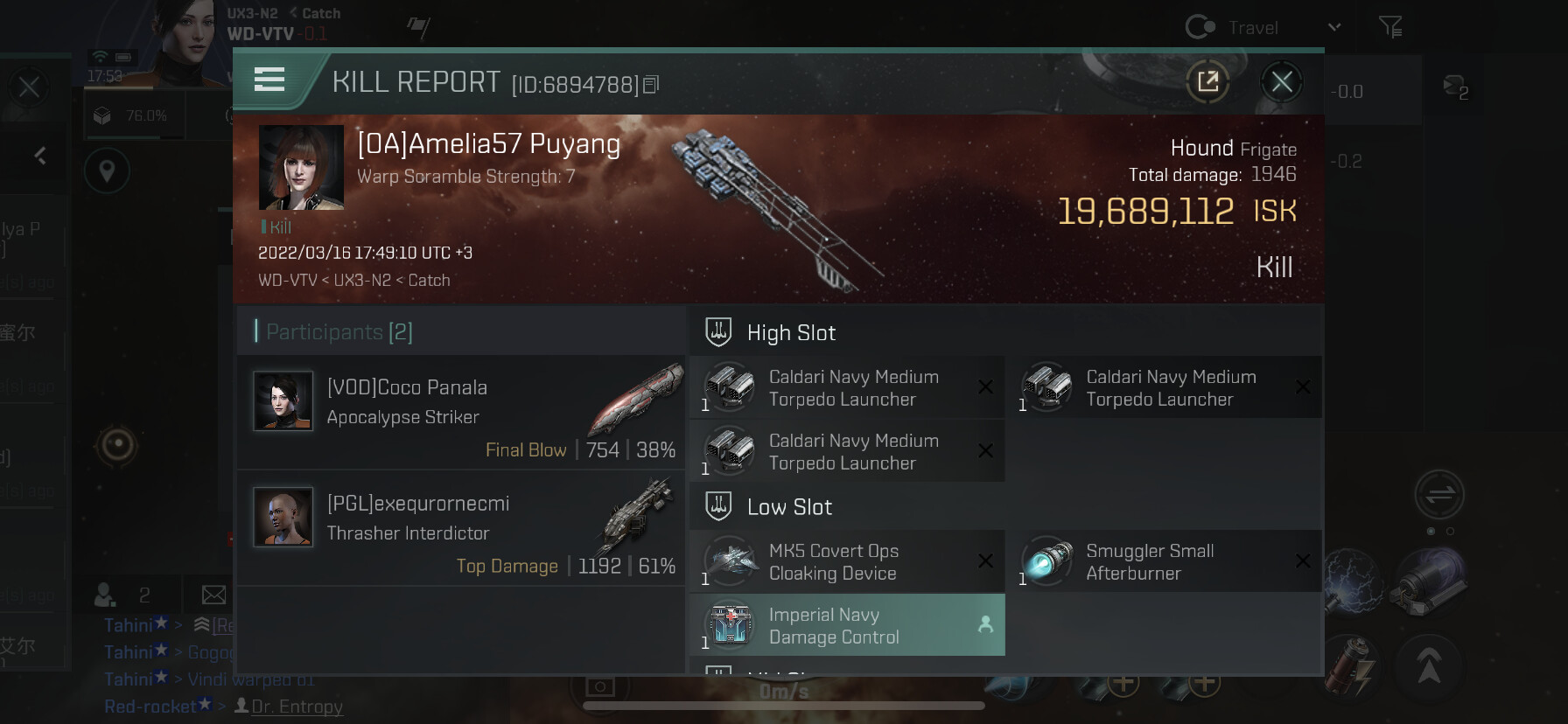Close the Kill Report window
The image size is (1568, 724).
pyautogui.click(x=1282, y=82)
